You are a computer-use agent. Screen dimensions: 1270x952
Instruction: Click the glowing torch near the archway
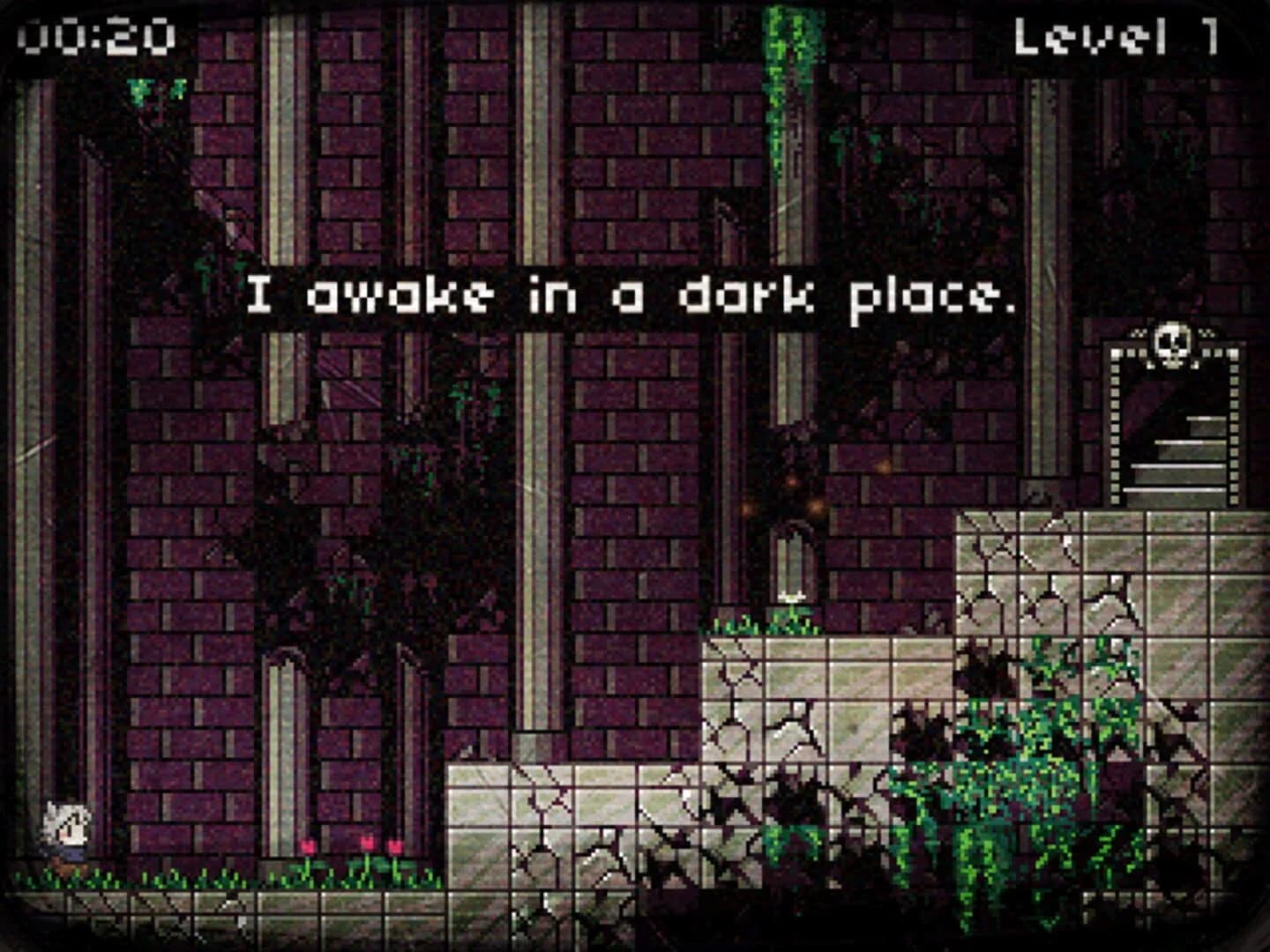pos(792,480)
